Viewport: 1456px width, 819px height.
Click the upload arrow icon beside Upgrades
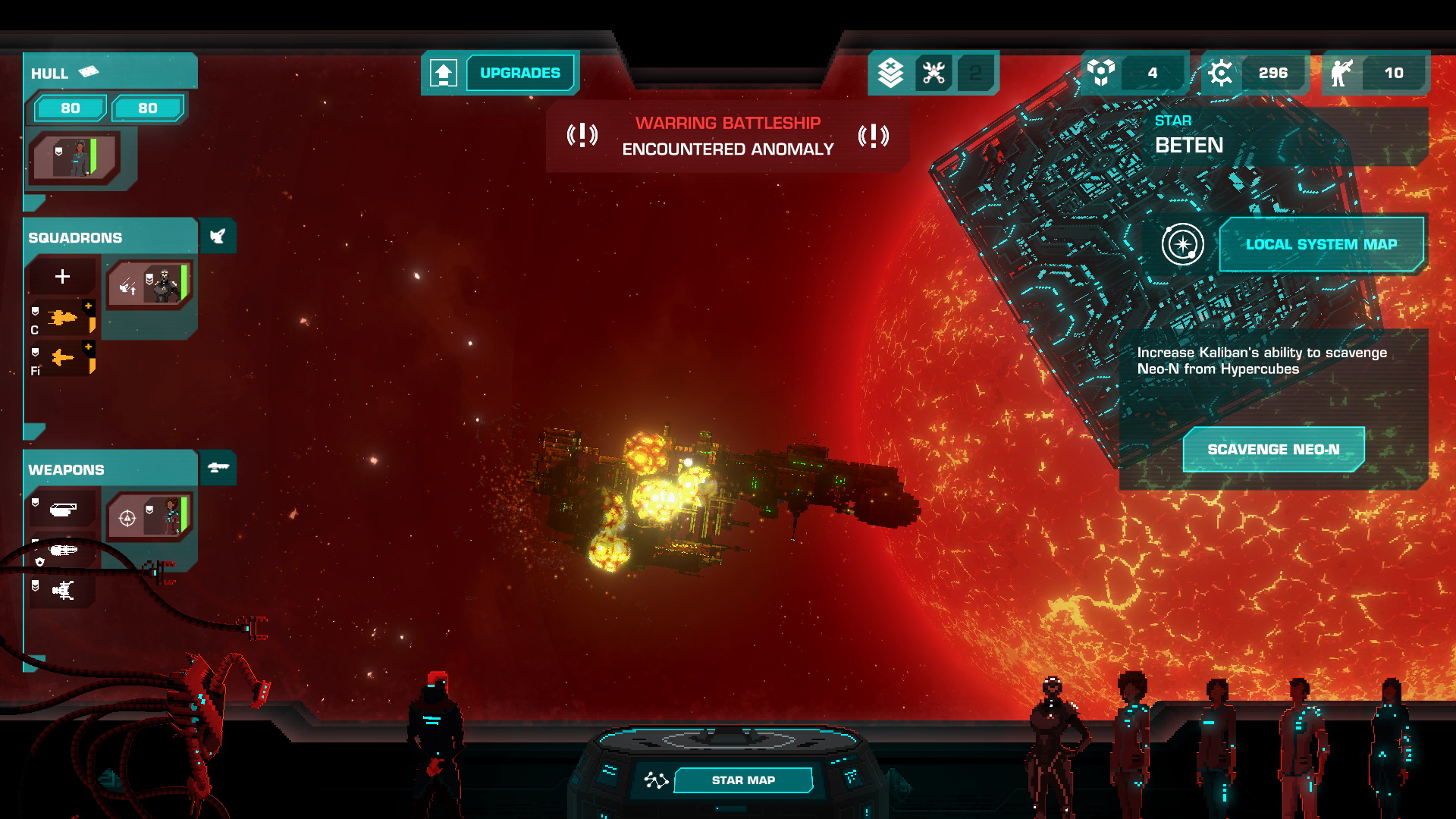click(444, 73)
